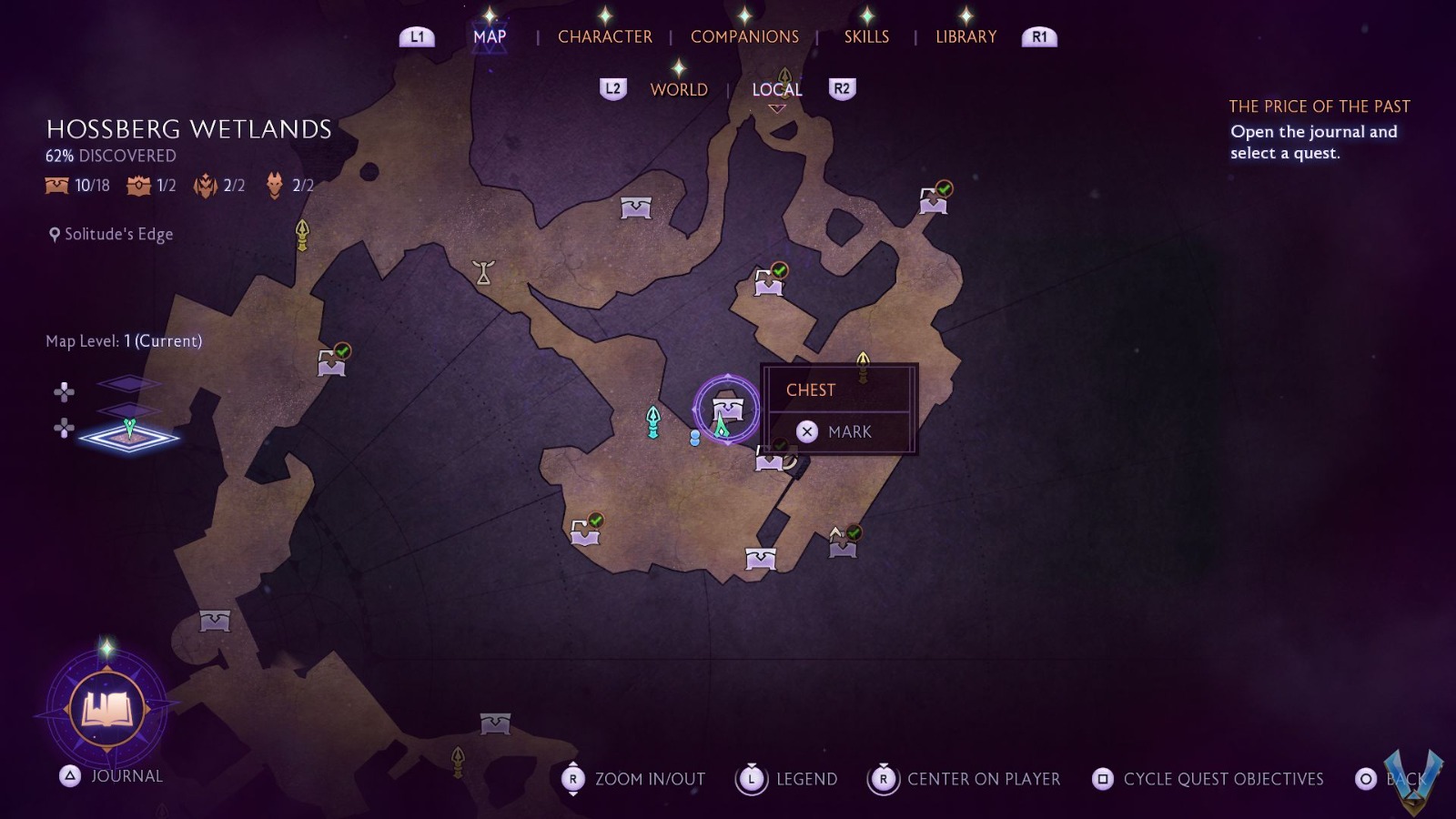Image resolution: width=1456 pixels, height=819 pixels.
Task: Expand the LOCAL map chevron
Action: coord(776,106)
